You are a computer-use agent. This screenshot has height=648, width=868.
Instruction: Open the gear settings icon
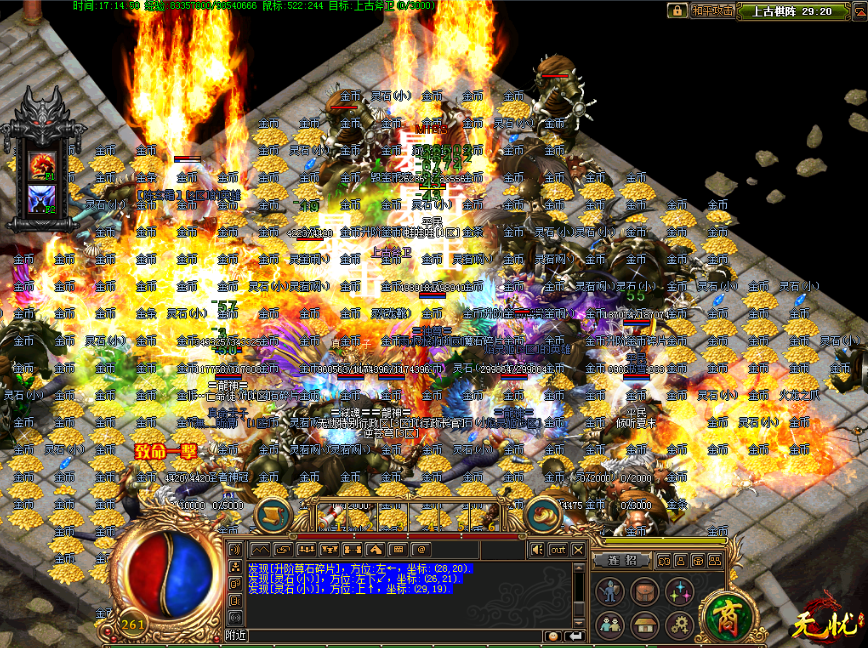(x=680, y=626)
